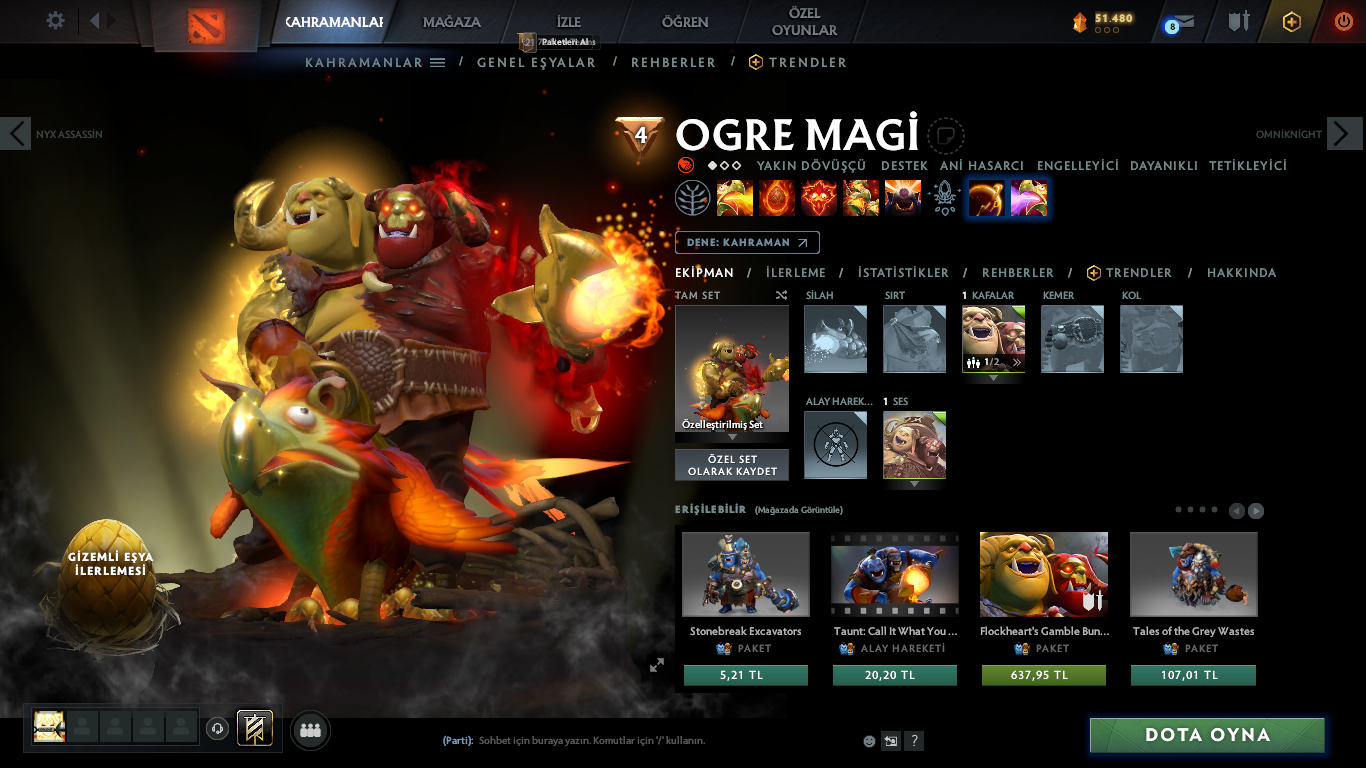Open the REHBERLER link in the top submenu
This screenshot has height=768, width=1366.
(x=673, y=62)
